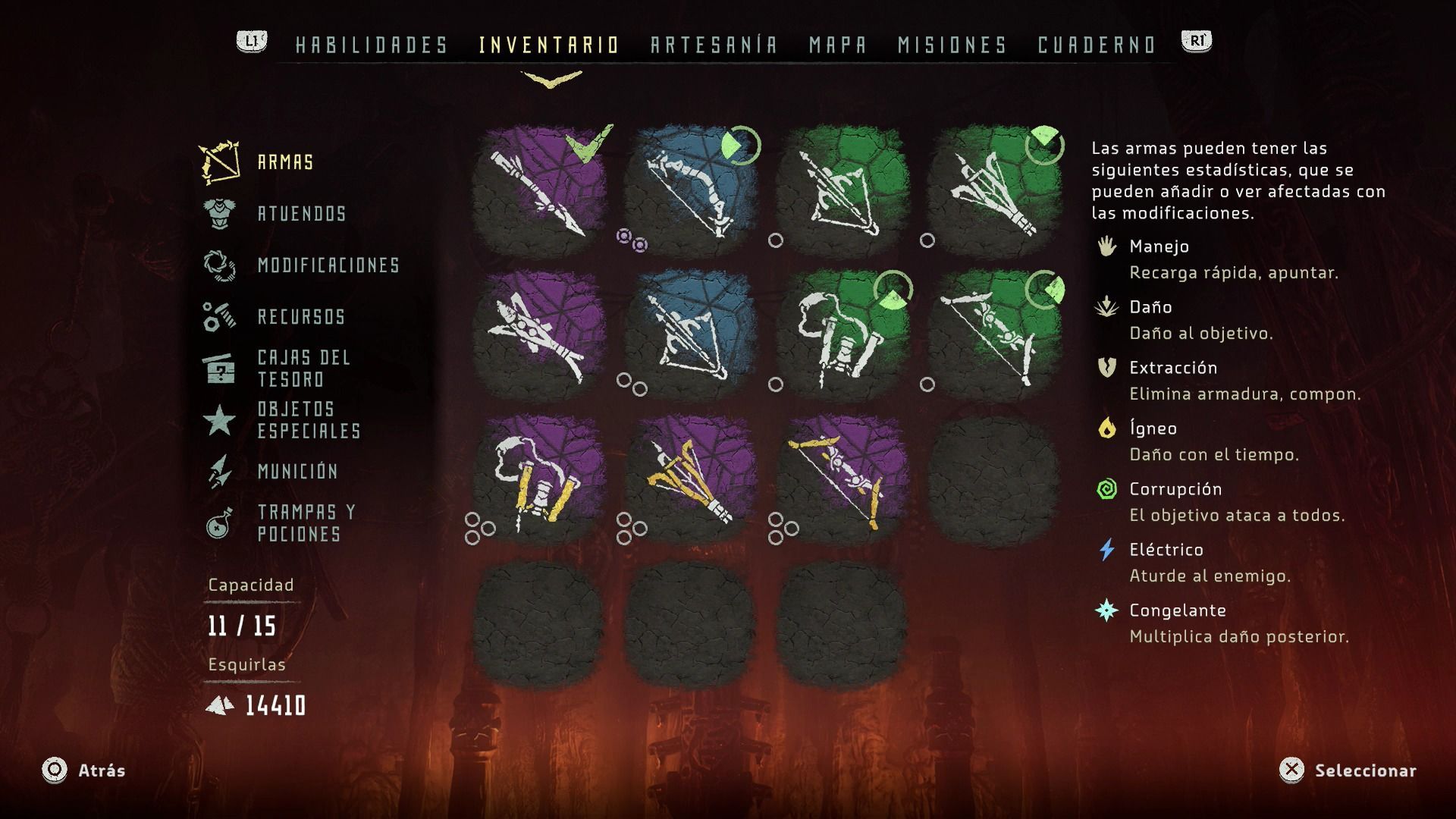Open the Artesanía tab
The height and width of the screenshot is (819, 1456).
tap(714, 45)
